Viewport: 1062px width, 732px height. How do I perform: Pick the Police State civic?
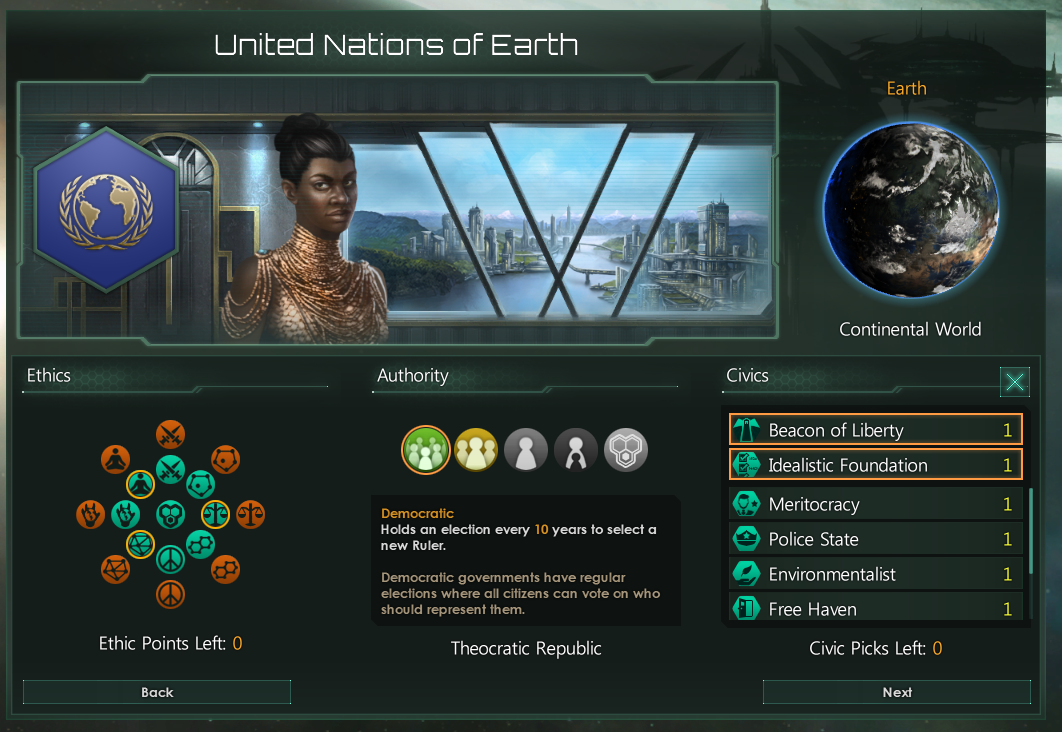click(875, 539)
